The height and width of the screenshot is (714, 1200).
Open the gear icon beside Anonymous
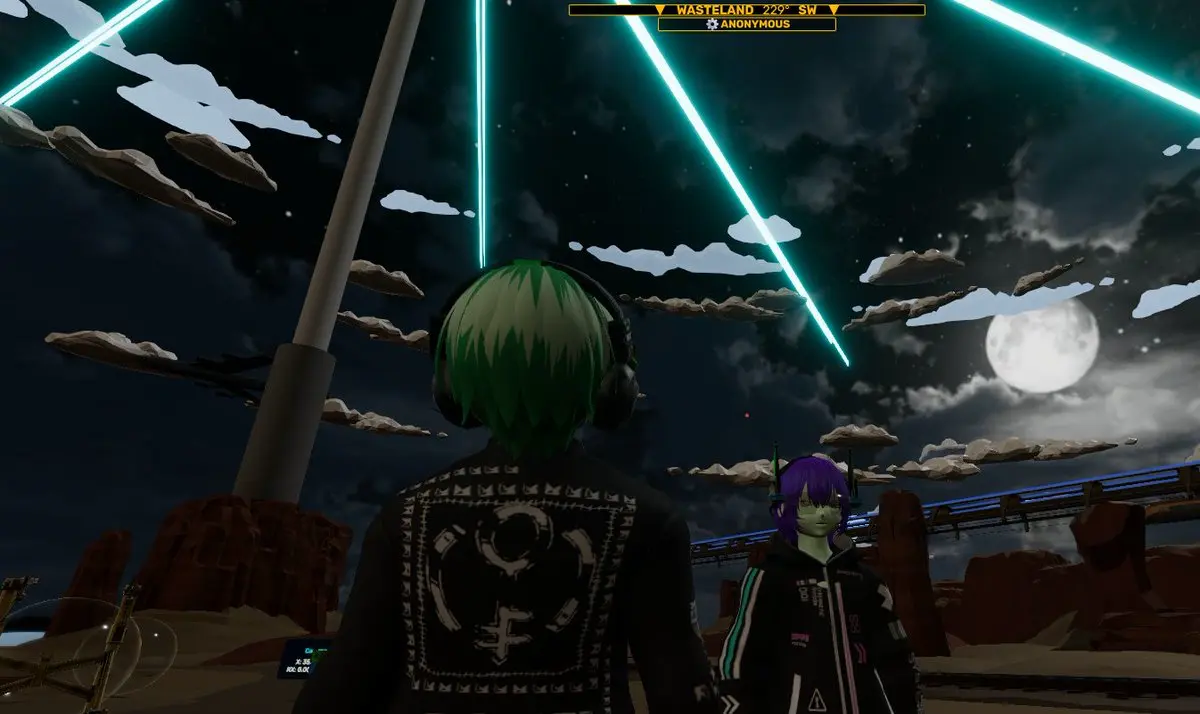[711, 24]
